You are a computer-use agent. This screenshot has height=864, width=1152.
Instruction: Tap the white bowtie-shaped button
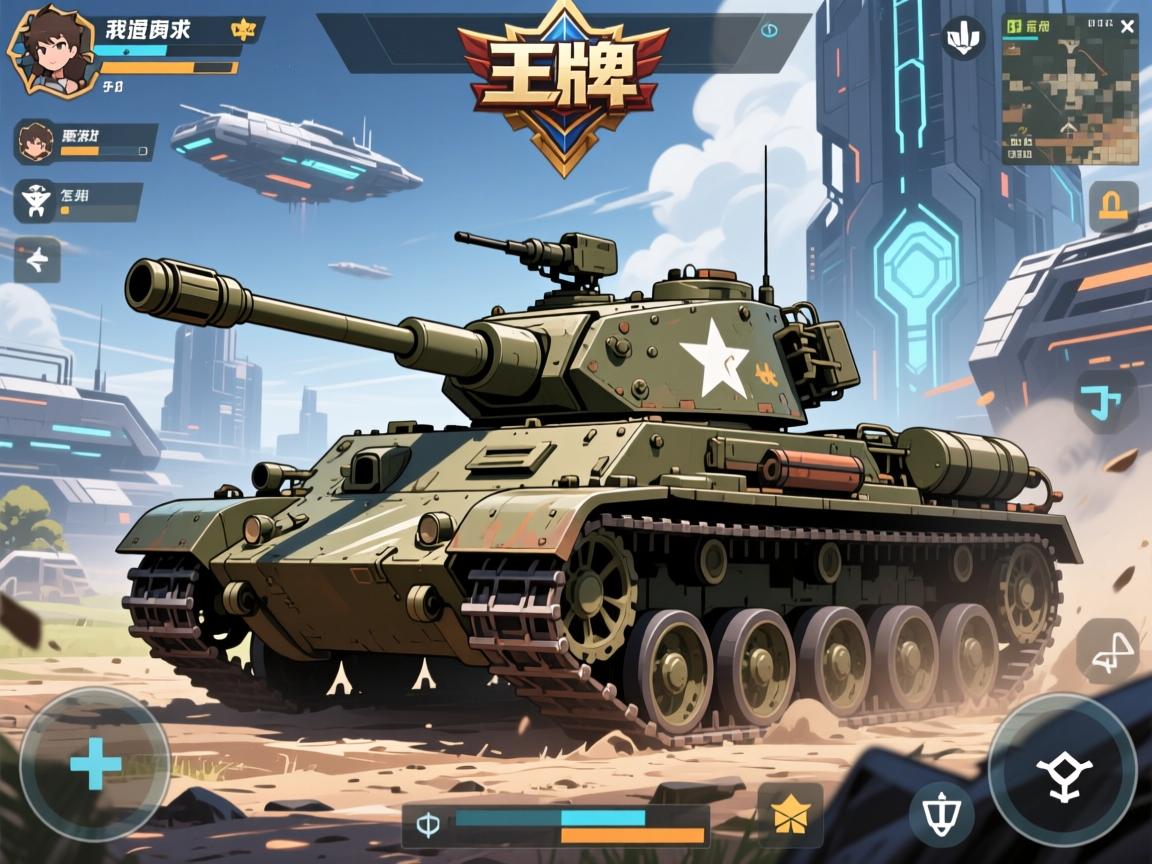1108,649
